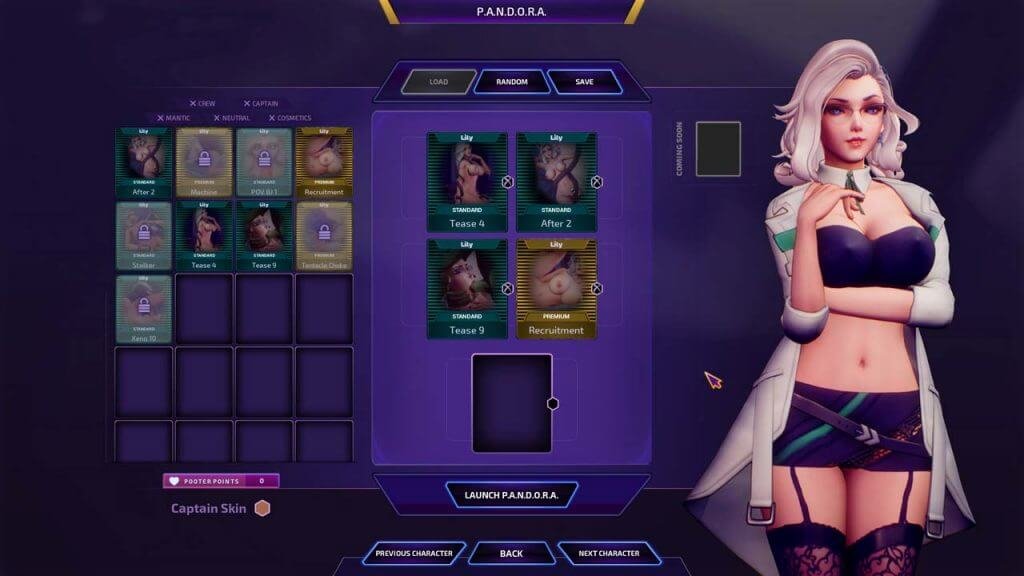Viewport: 1024px width, 576px height.
Task: Launch P.A.N.D.O.R.A.
Action: click(x=511, y=495)
